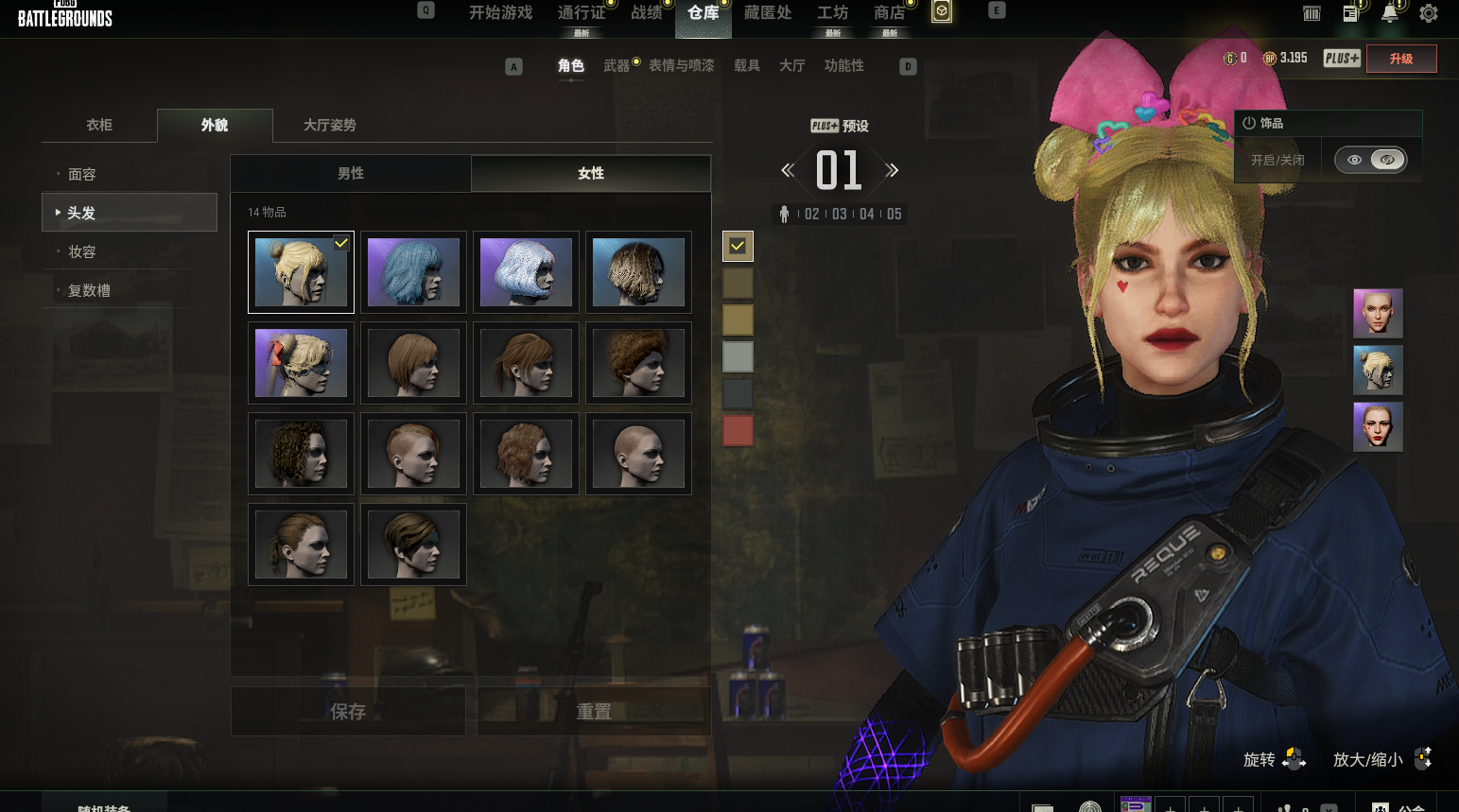Choose the 妆容 makeup category
Viewport: 1459px width, 812px height.
[82, 252]
